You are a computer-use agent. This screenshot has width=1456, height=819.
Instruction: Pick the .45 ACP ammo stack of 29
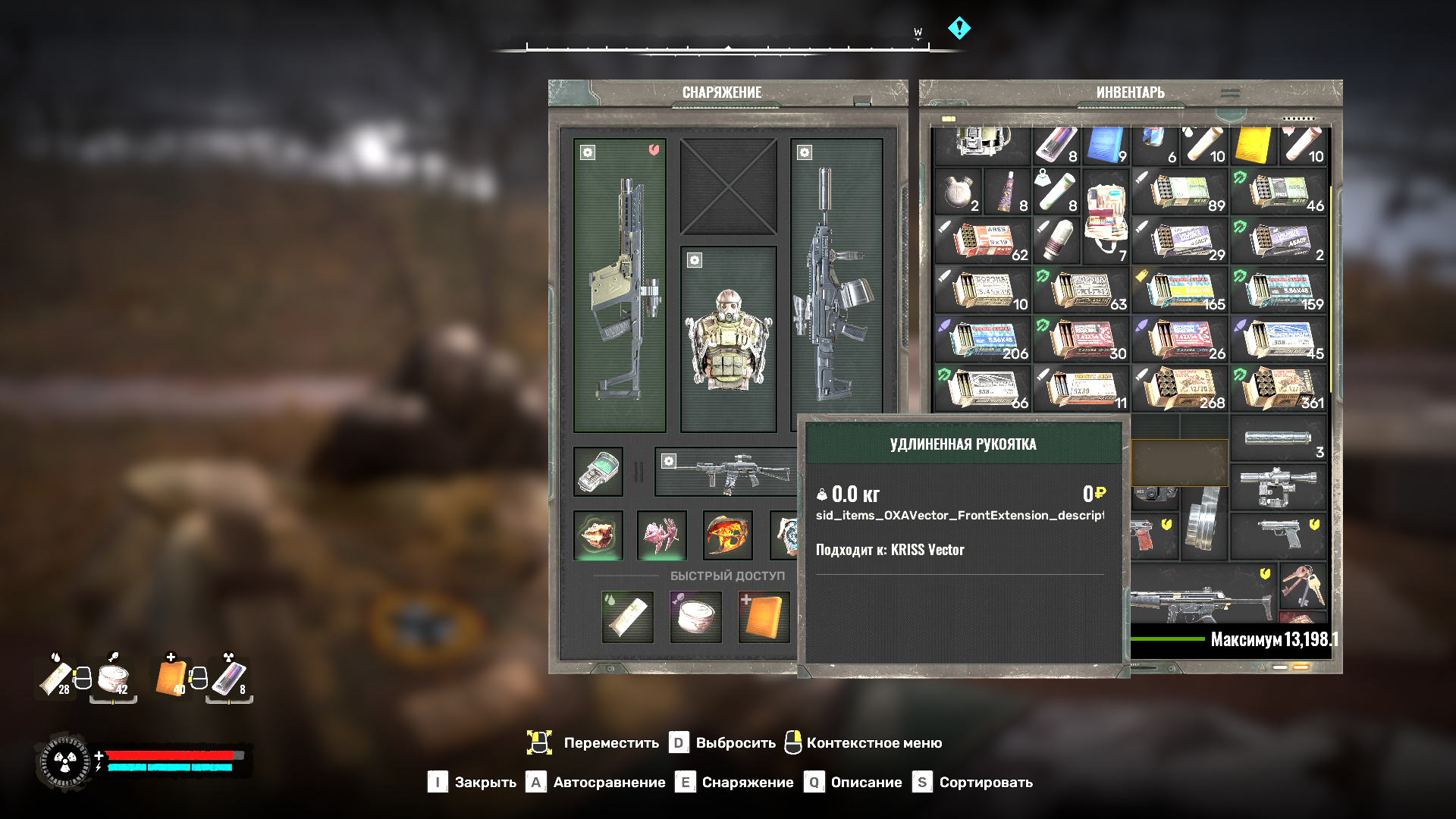tap(1179, 241)
